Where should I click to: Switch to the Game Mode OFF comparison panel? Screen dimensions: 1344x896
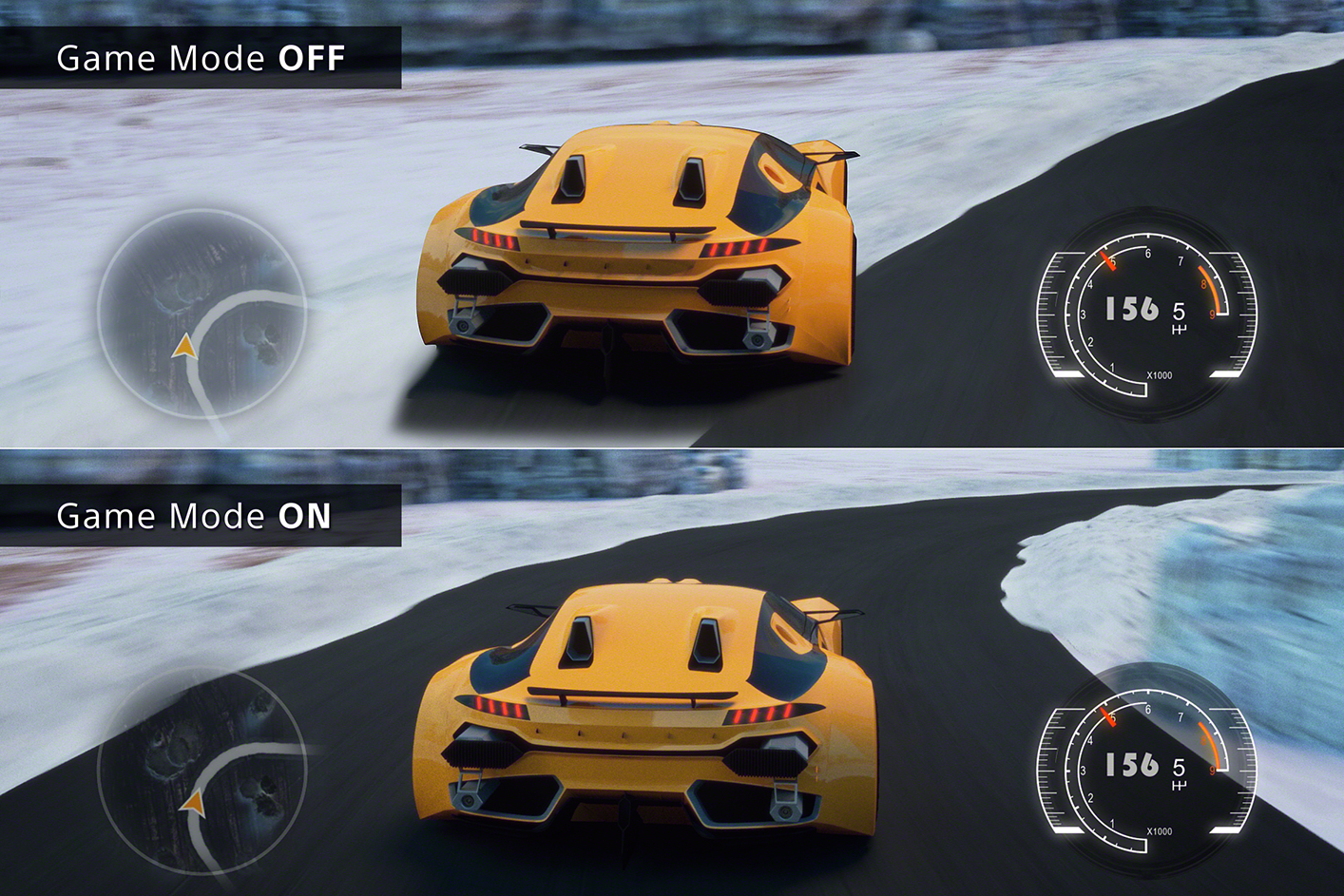(x=202, y=57)
